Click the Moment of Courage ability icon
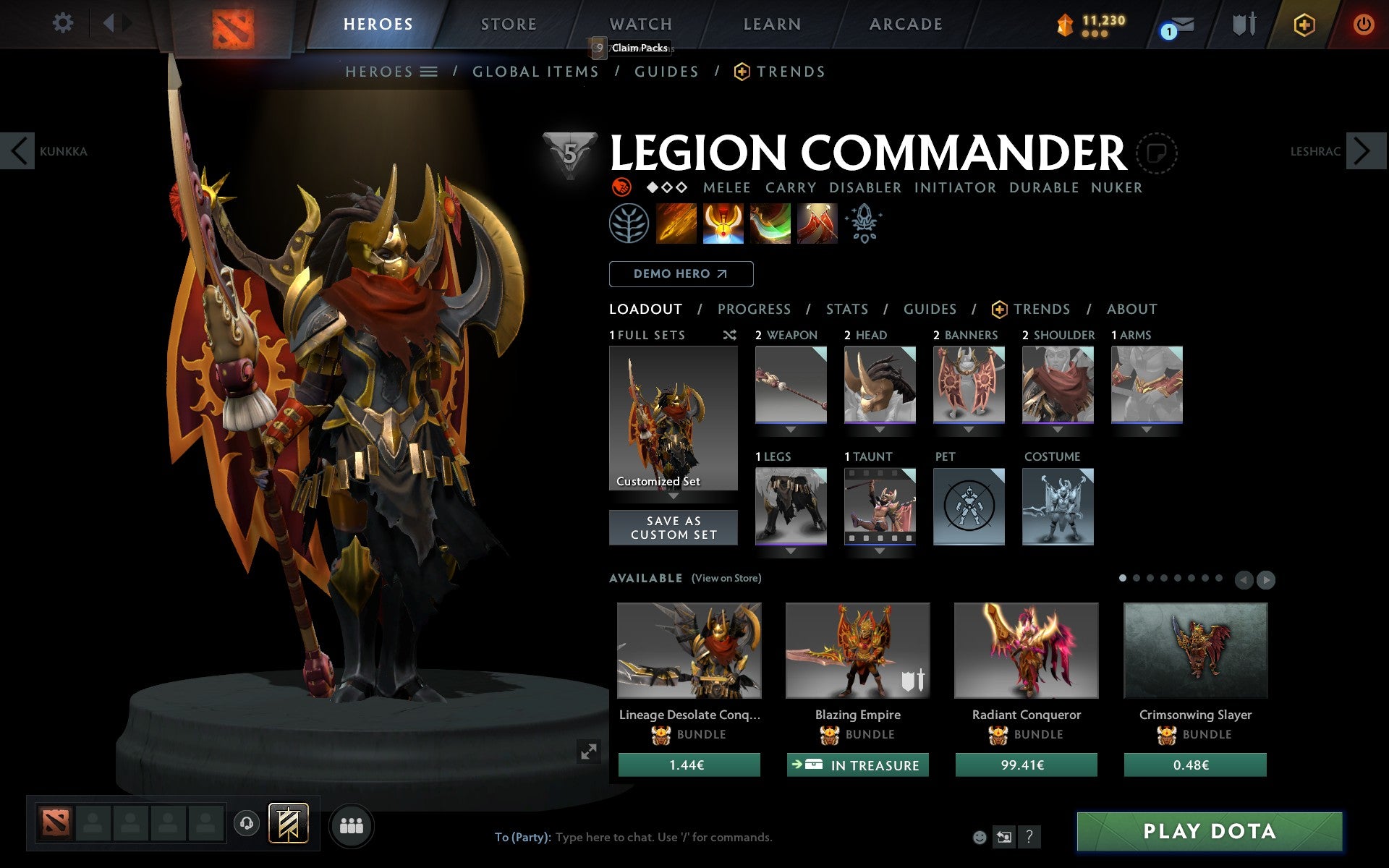This screenshot has height=868, width=1389. point(770,224)
